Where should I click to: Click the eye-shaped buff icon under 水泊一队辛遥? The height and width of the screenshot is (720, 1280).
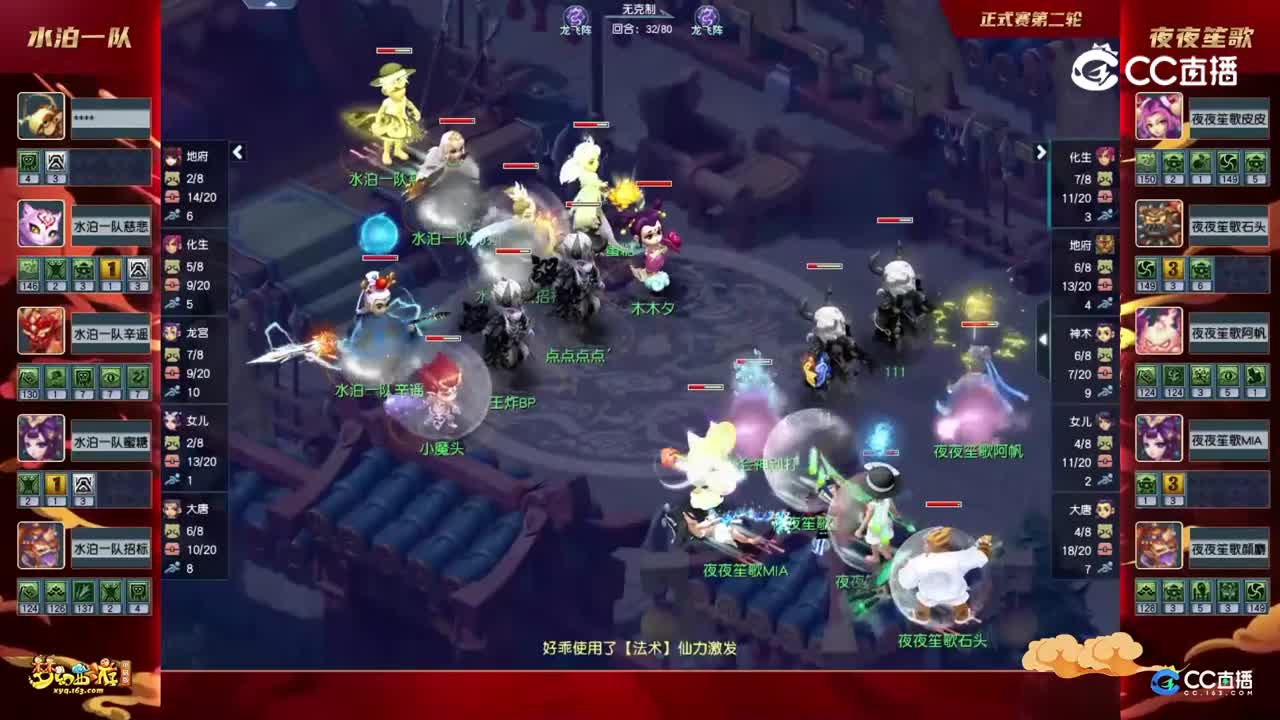tap(111, 377)
